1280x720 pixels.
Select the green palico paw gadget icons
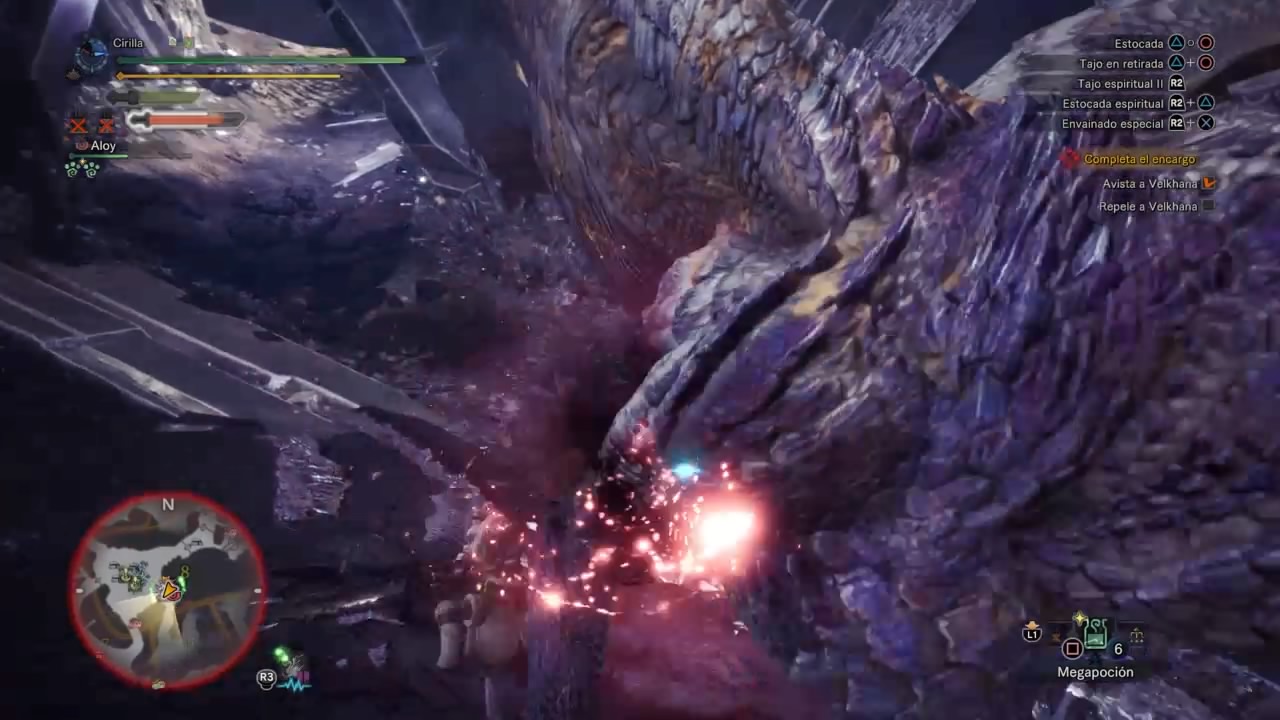tap(82, 169)
